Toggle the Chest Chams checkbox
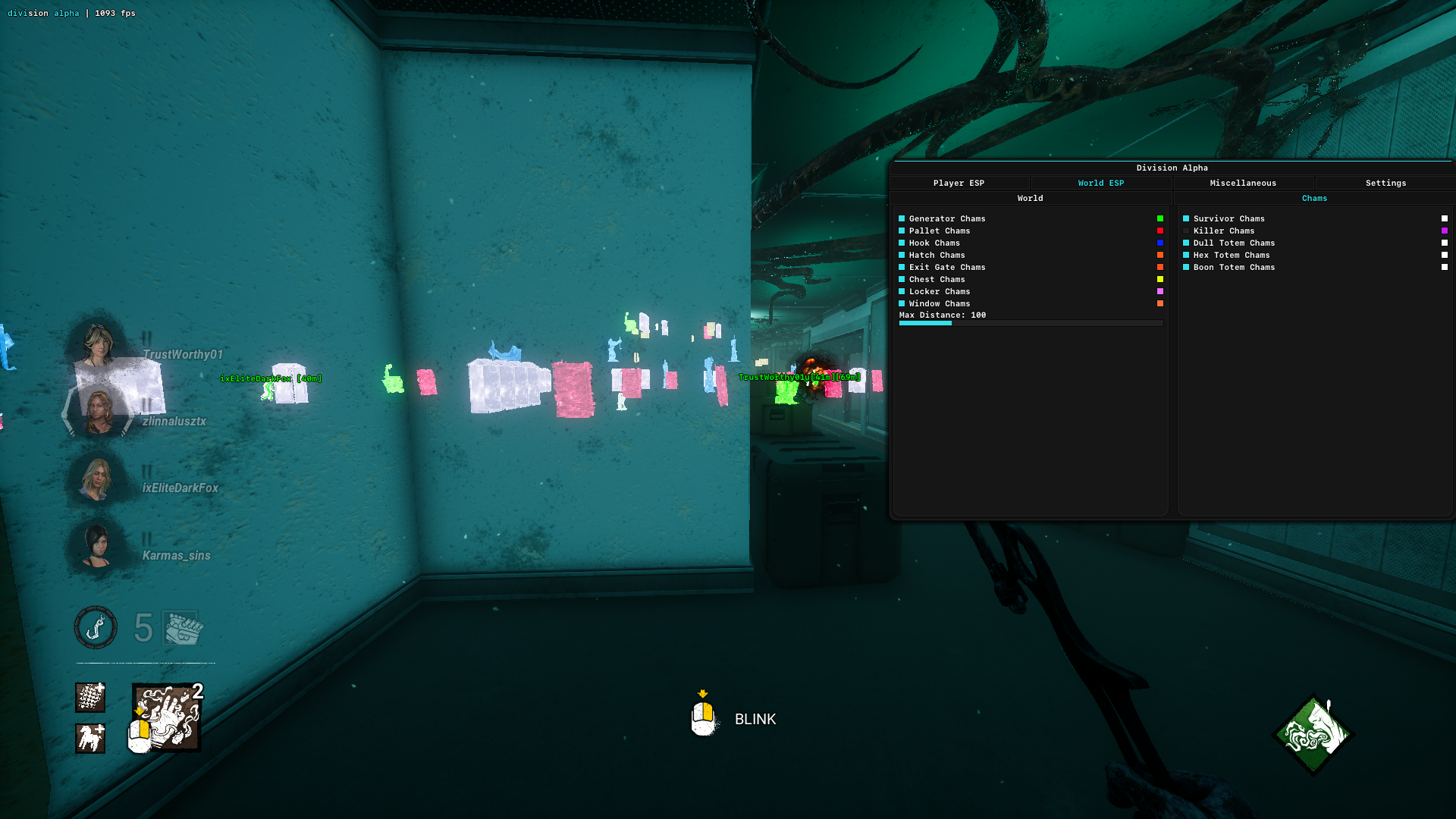The width and height of the screenshot is (1456, 819). pos(902,279)
